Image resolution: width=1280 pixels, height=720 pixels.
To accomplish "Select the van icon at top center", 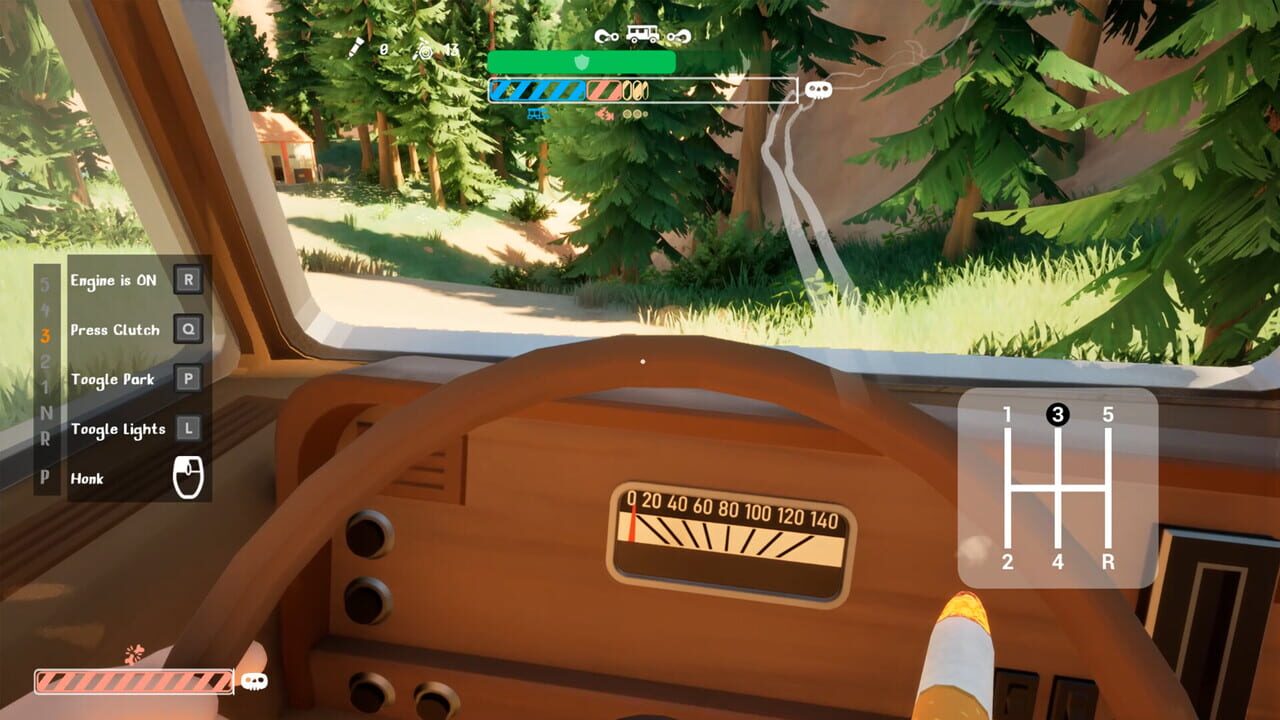I will 642,33.
